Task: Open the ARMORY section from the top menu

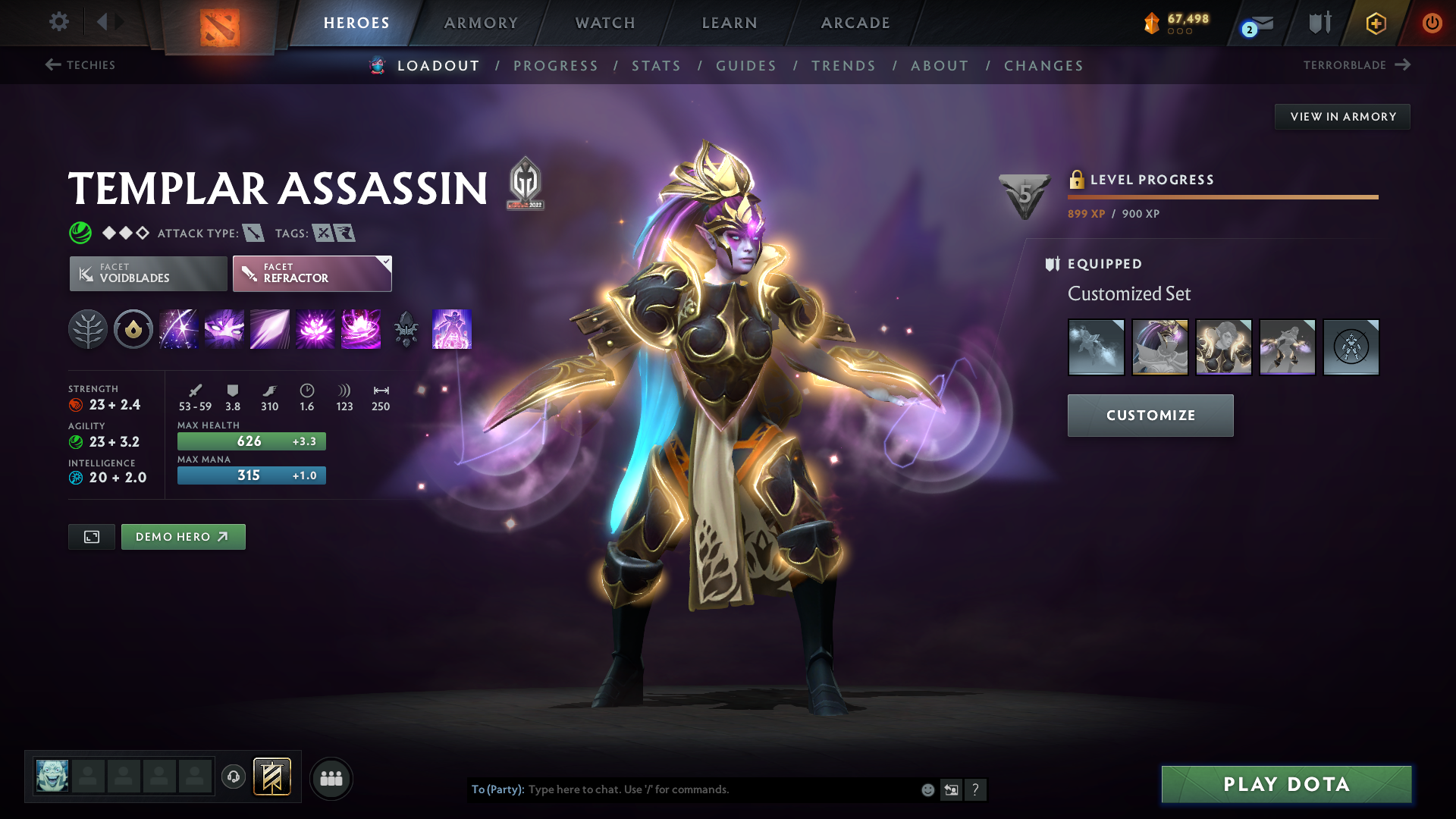Action: [x=481, y=23]
